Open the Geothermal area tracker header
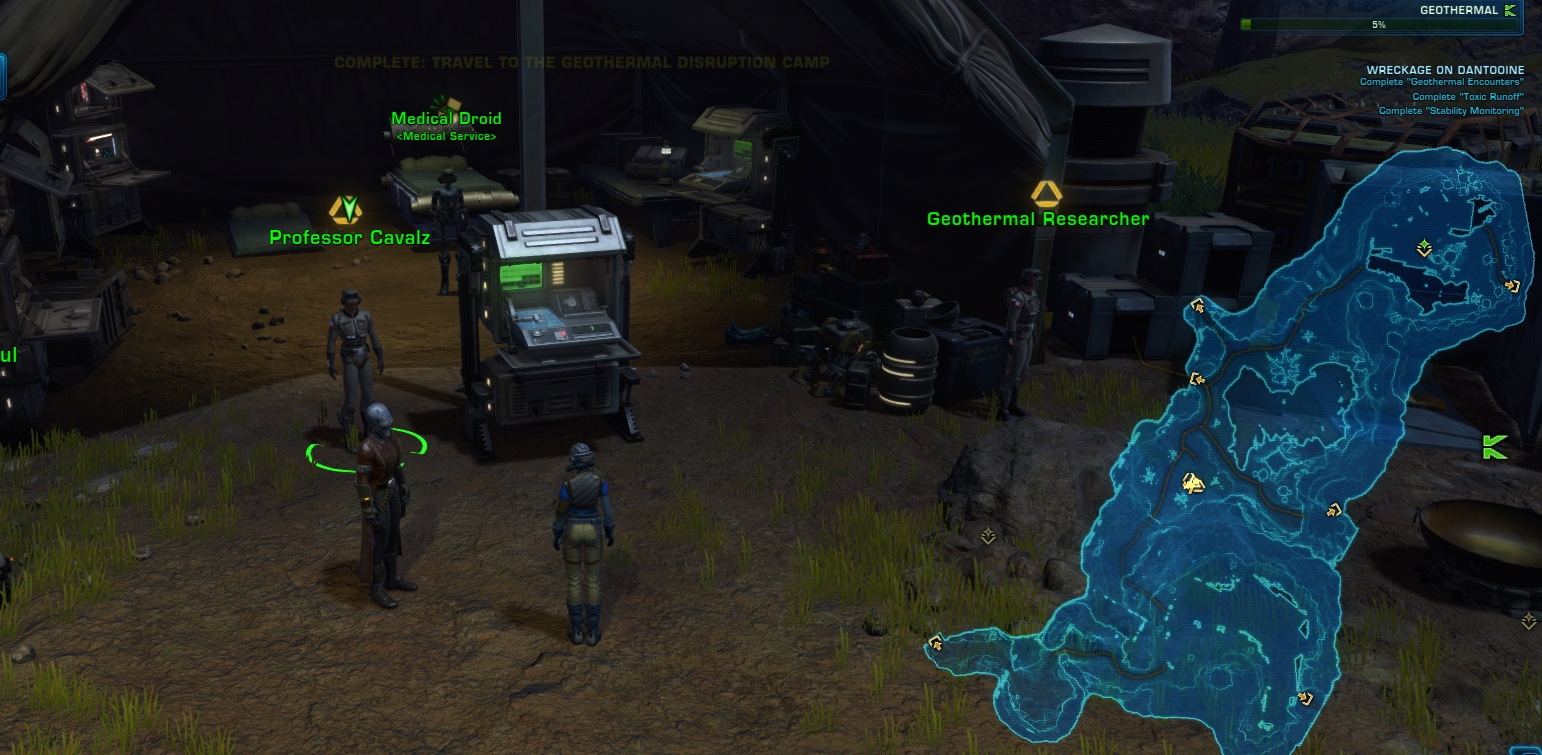1542x755 pixels. [x=1459, y=11]
